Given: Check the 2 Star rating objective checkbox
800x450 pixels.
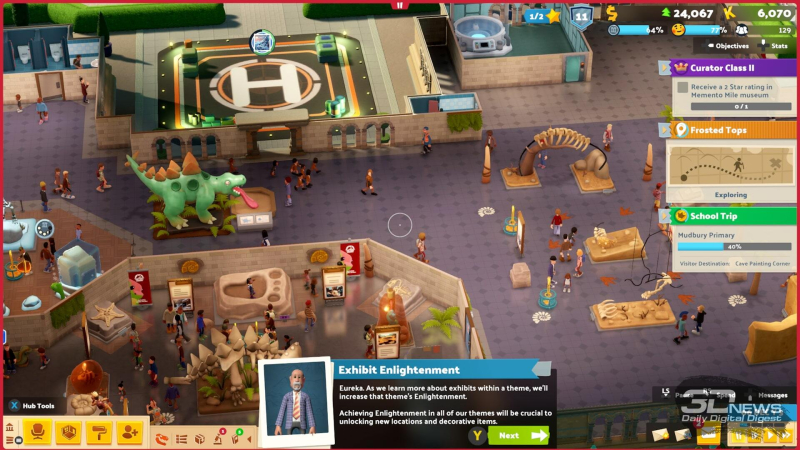Looking at the screenshot, I should click(x=682, y=87).
